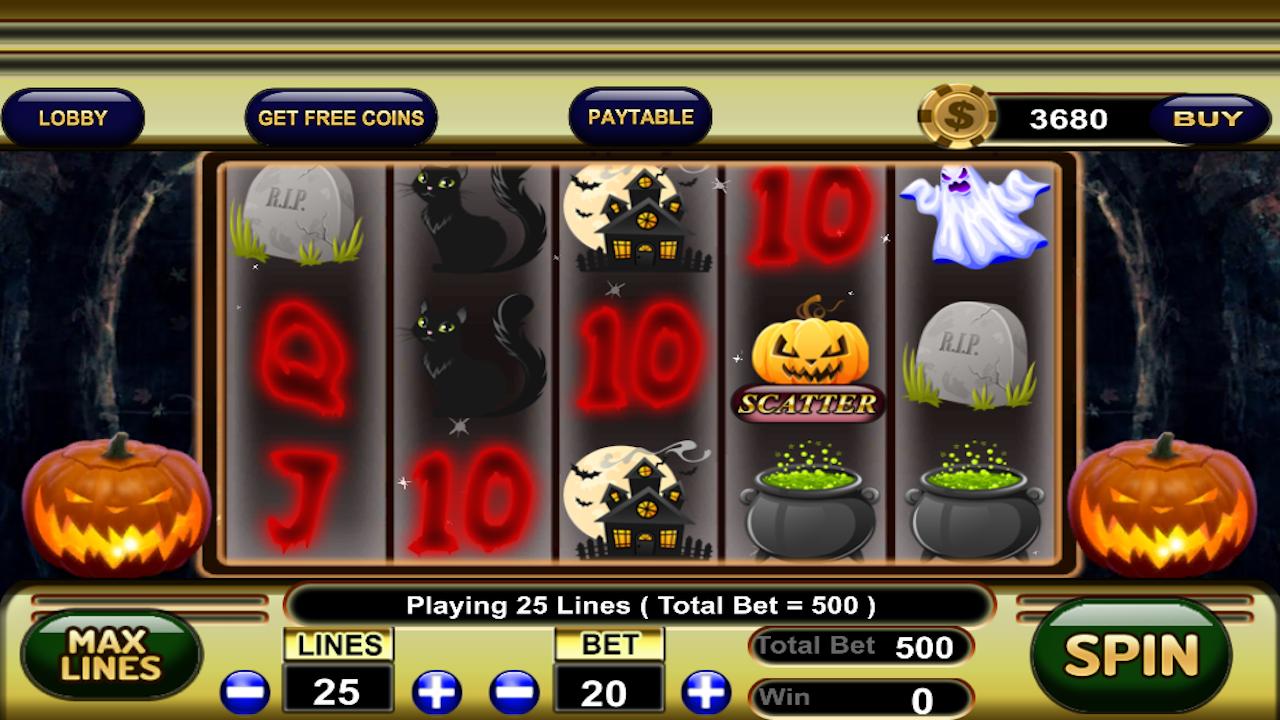Click the dollar coin balance icon
This screenshot has width=1280, height=720.
(x=958, y=118)
